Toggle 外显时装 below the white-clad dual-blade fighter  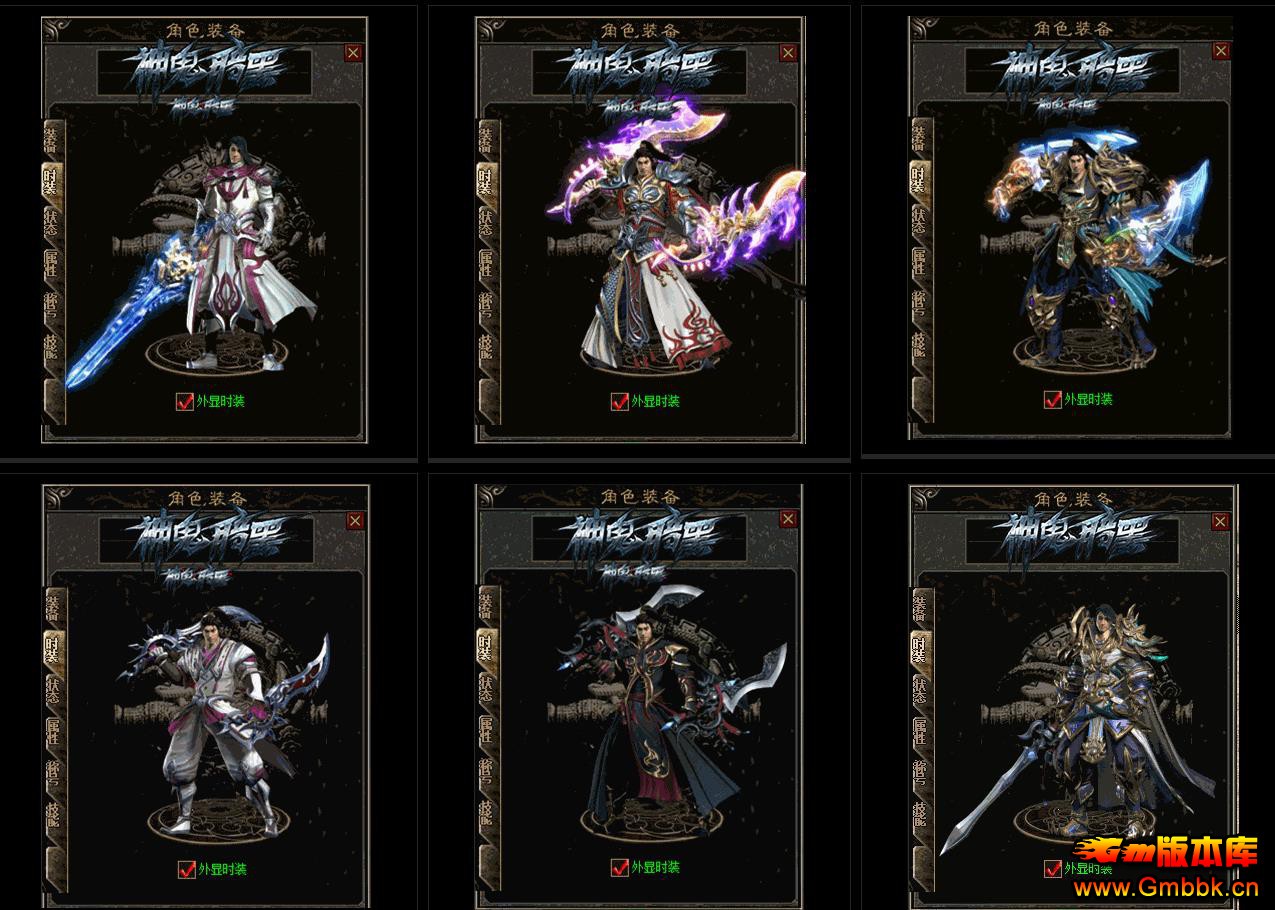click(x=185, y=869)
